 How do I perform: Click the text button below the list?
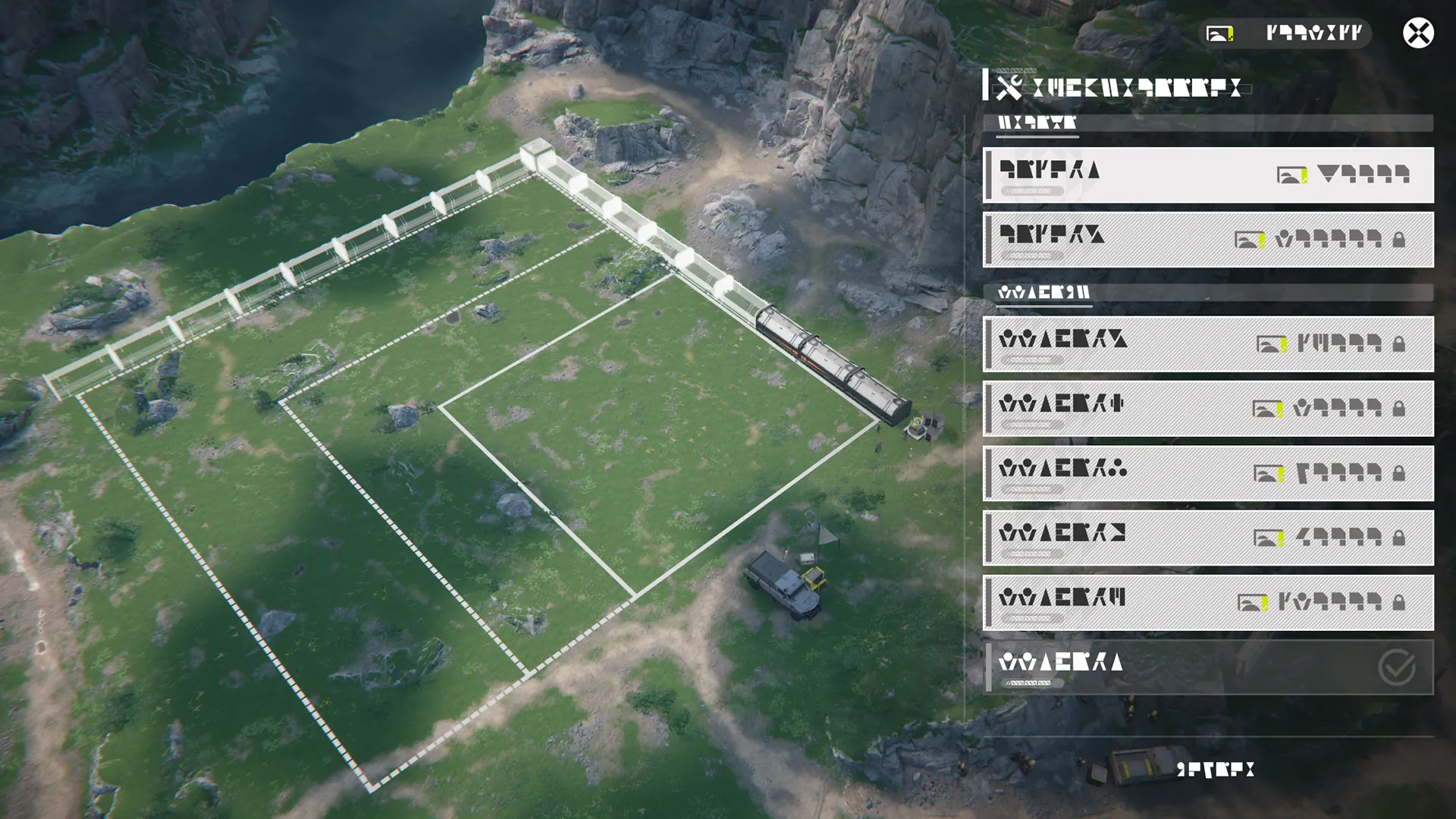1215,770
